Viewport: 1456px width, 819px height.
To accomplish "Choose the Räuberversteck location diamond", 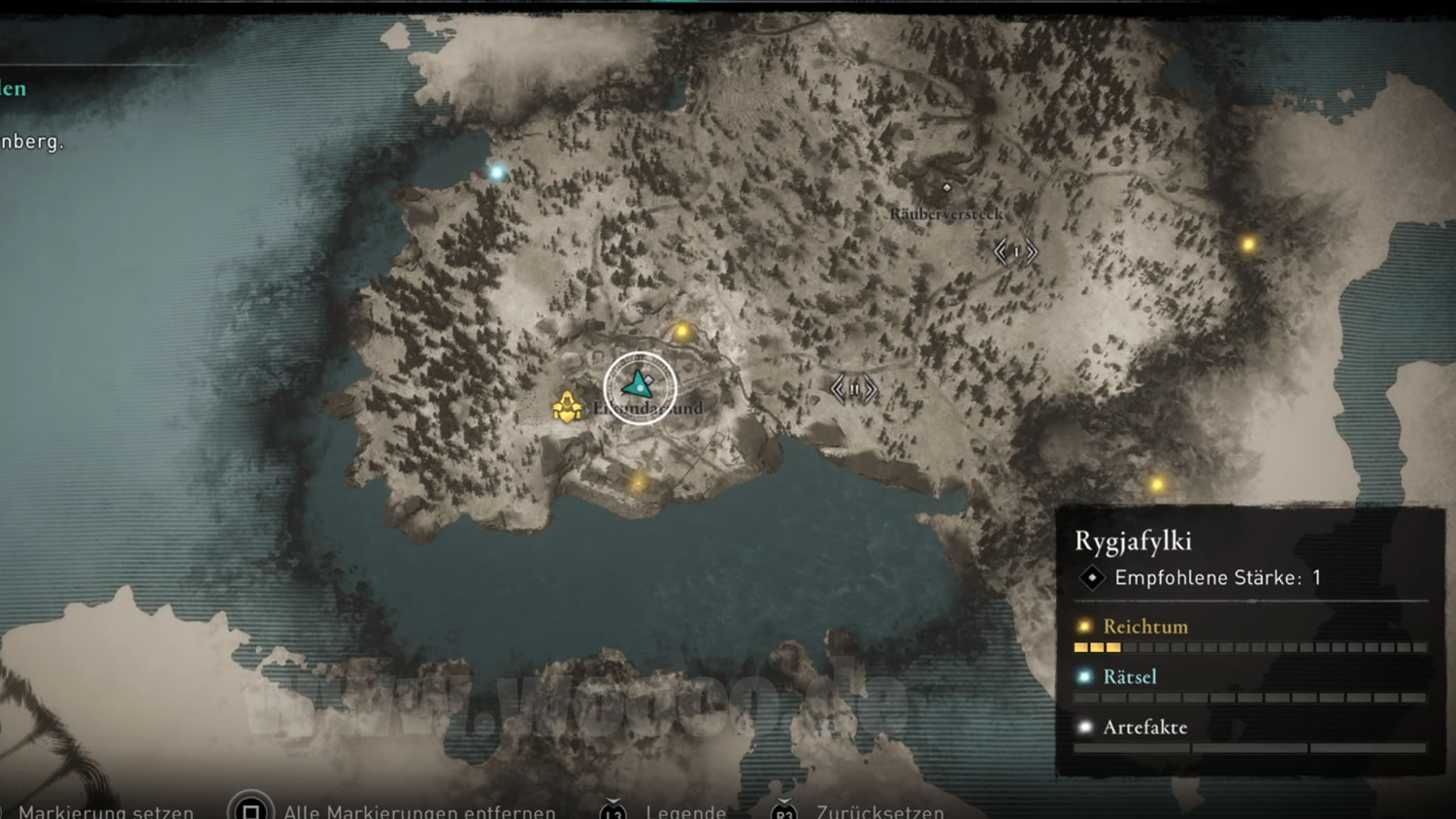I will 946,188.
